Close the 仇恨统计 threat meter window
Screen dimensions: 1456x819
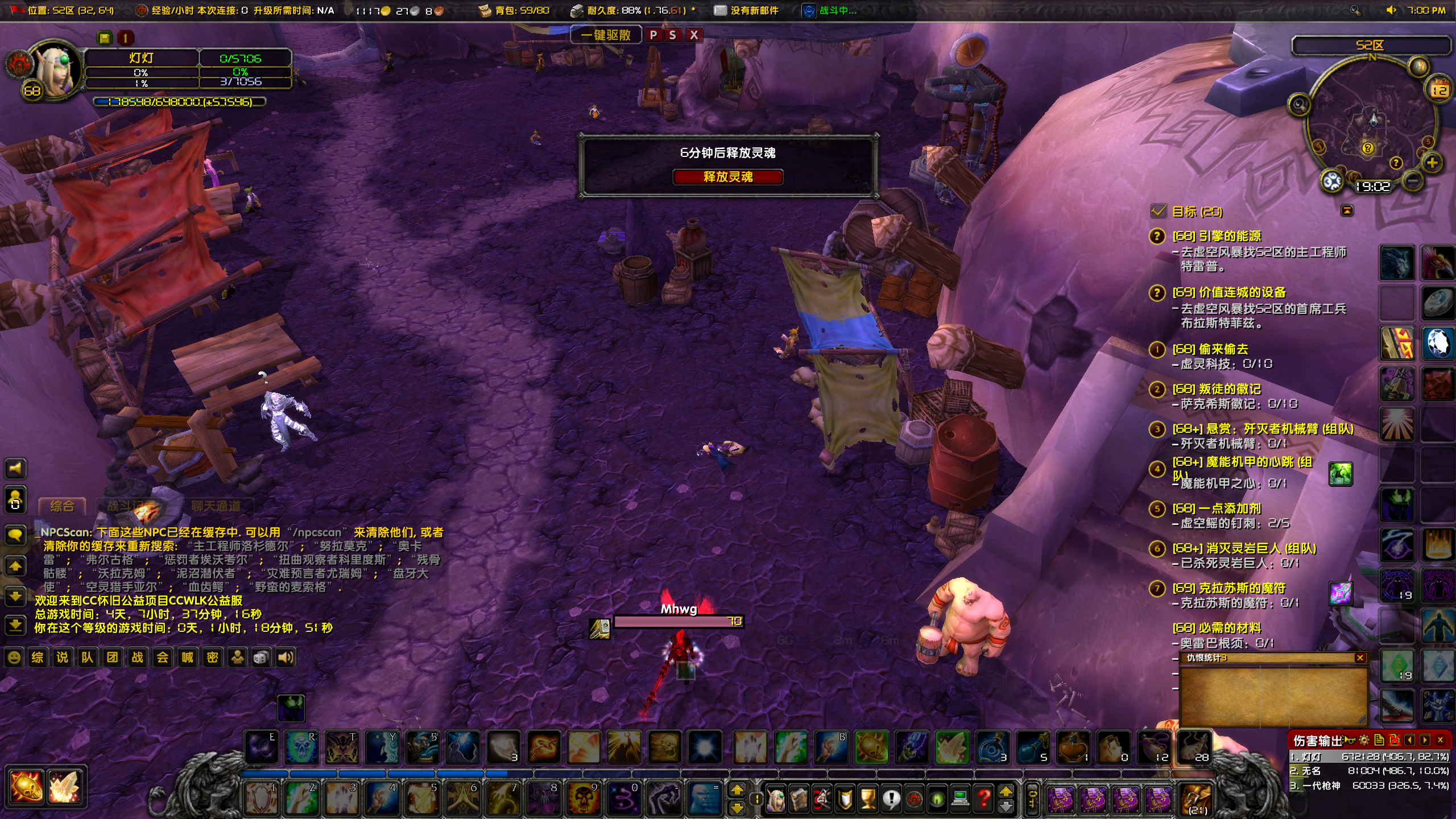tap(1360, 658)
